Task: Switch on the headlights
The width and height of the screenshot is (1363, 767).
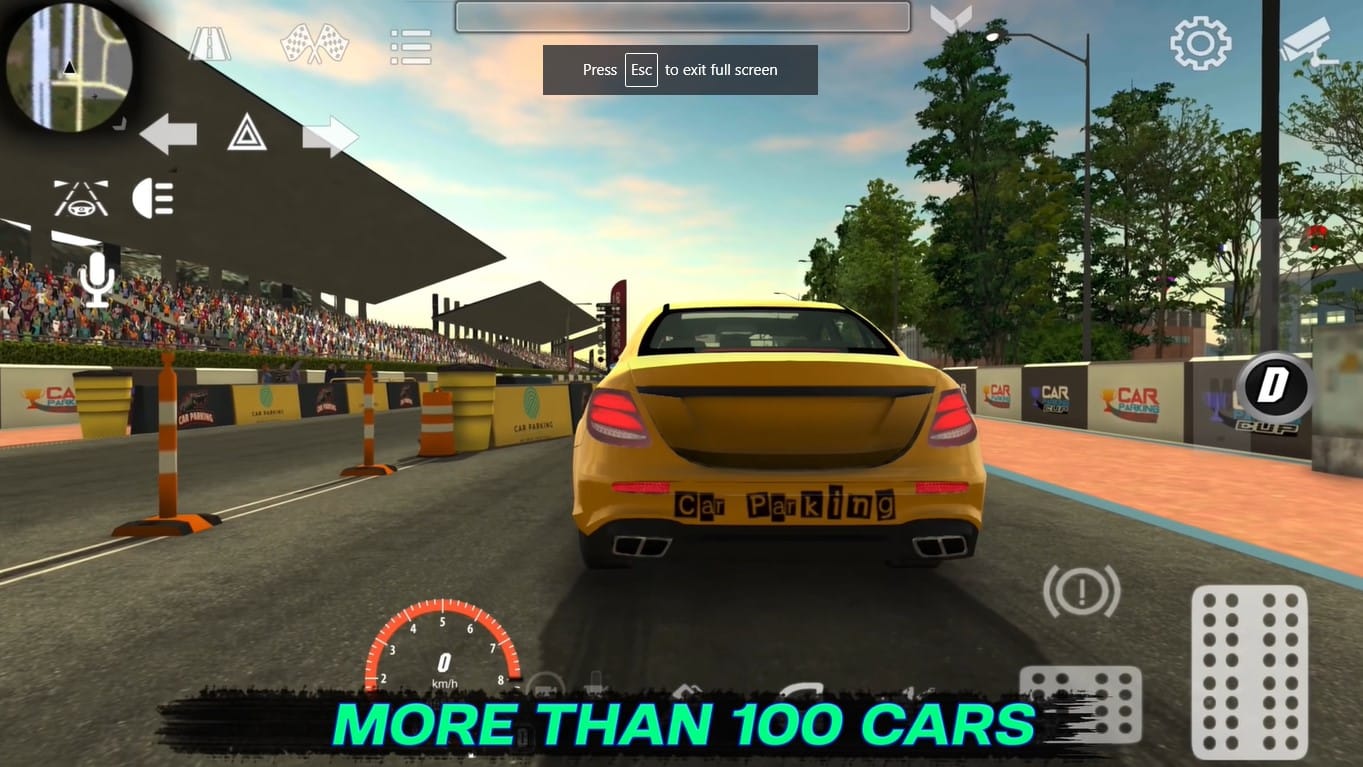Action: 153,198
